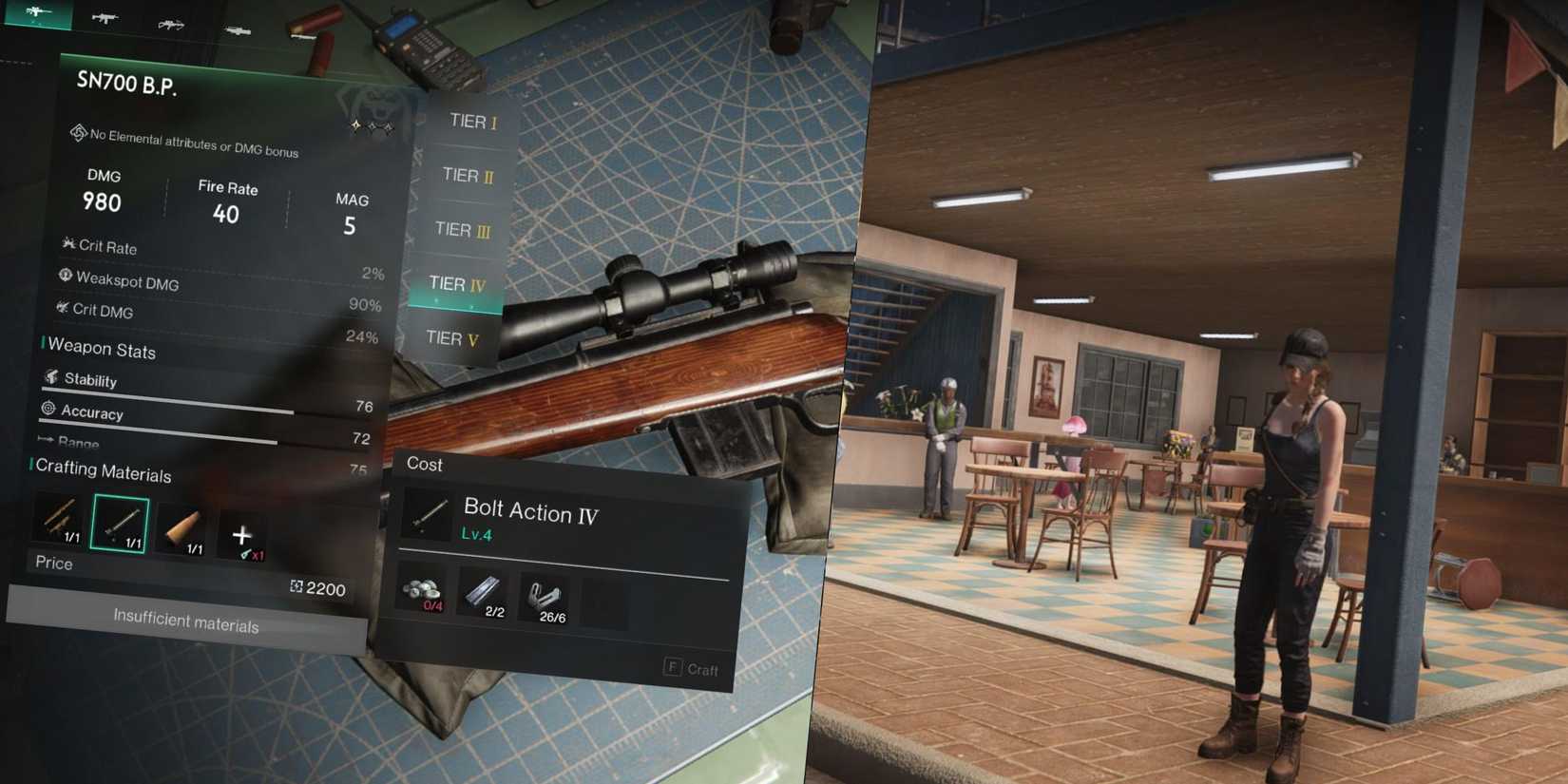Click the 2200 price display

[319, 589]
